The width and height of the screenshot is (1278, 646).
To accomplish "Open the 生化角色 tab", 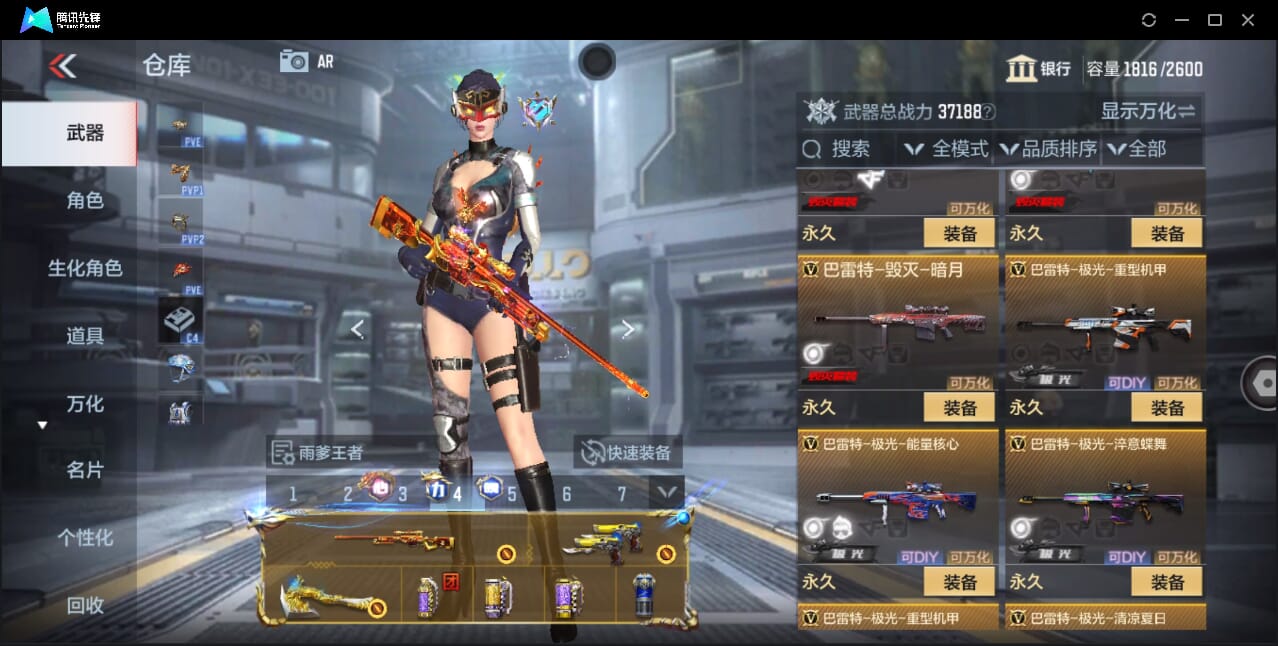I will [x=85, y=268].
